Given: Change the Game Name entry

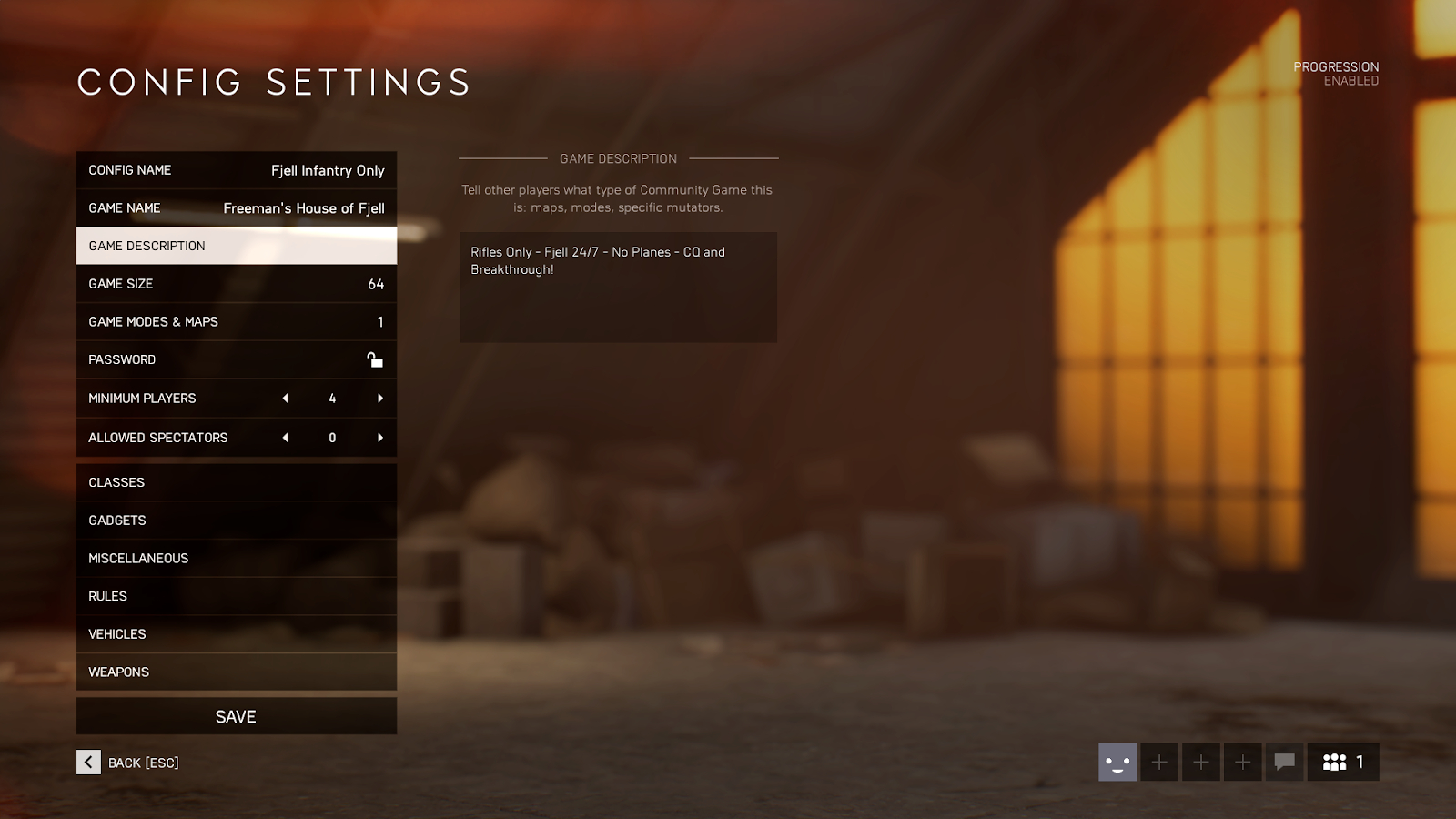Looking at the screenshot, I should click(236, 208).
